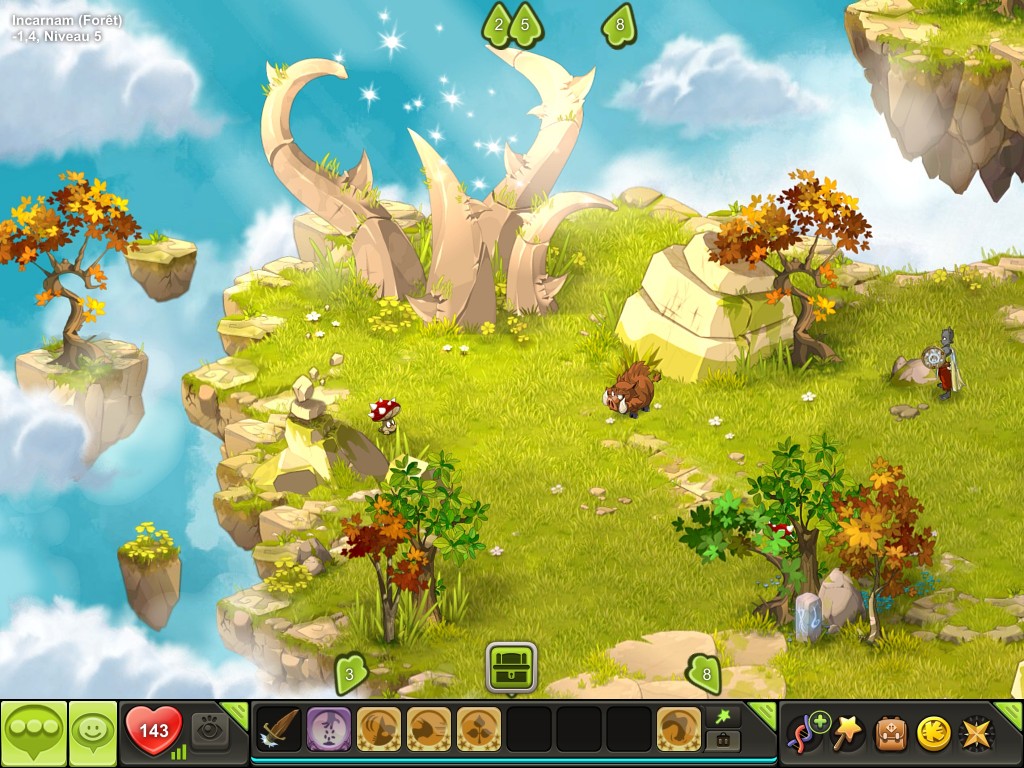1024x768 pixels.
Task: Select the wooden sword weapon slot
Action: [279, 729]
